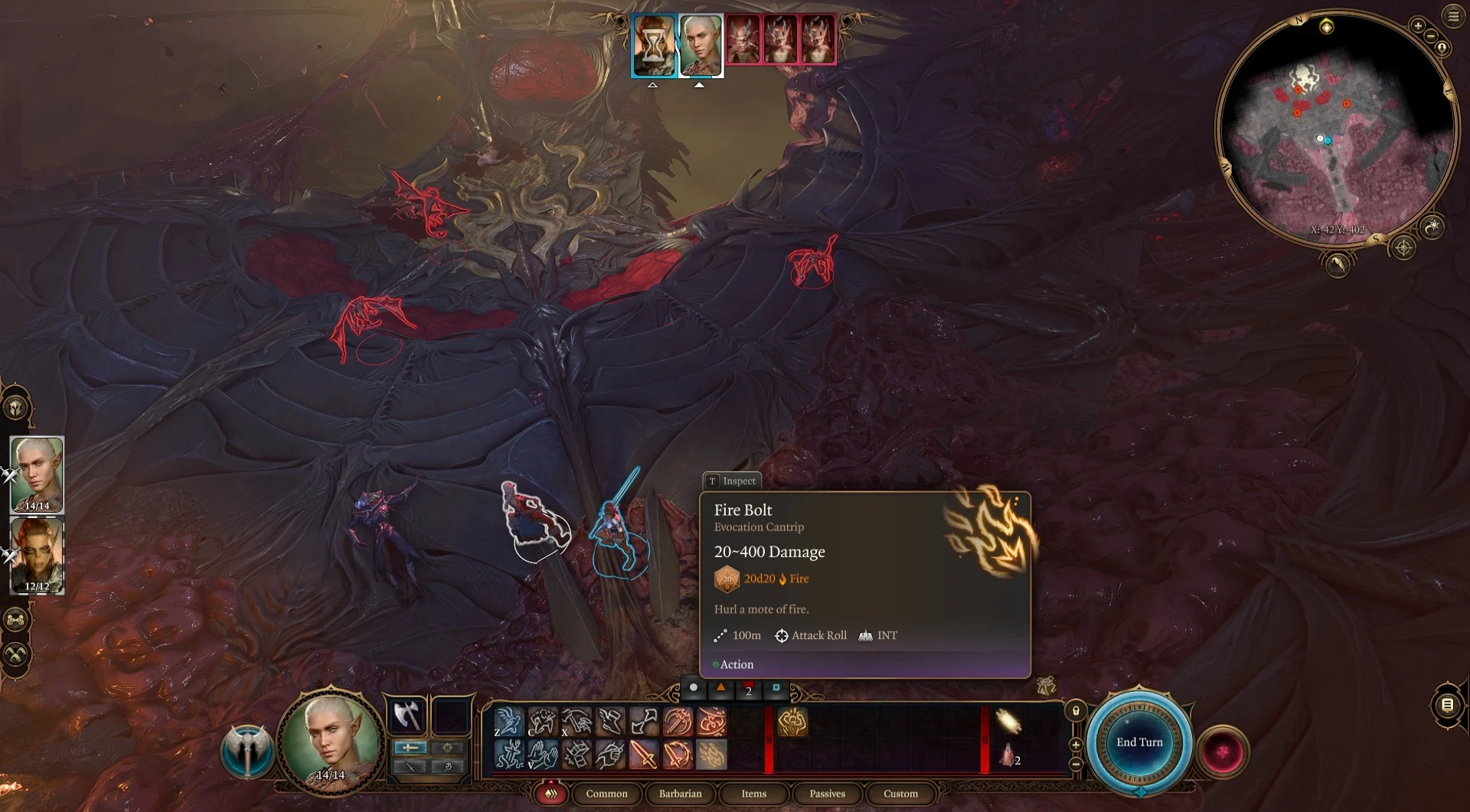Image resolution: width=1470 pixels, height=812 pixels.
Task: Zoom in the minimap
Action: (1418, 26)
